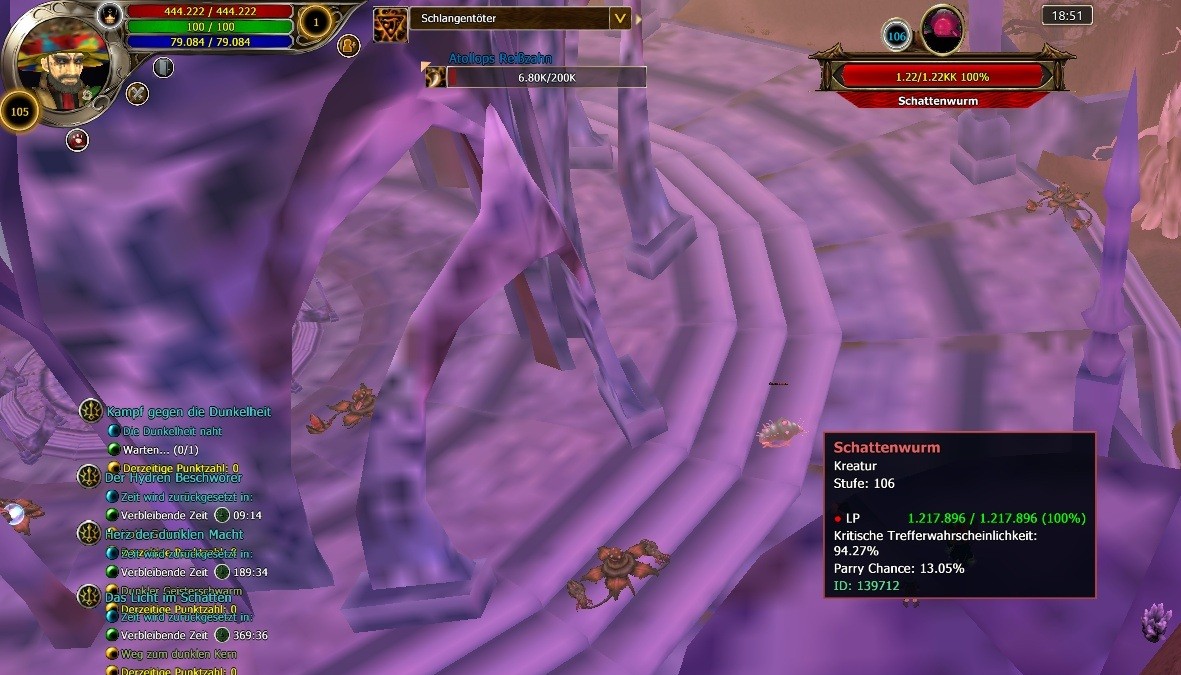This screenshot has height=675, width=1181.
Task: Click the Schlangentöter emblem icon
Action: click(x=390, y=24)
